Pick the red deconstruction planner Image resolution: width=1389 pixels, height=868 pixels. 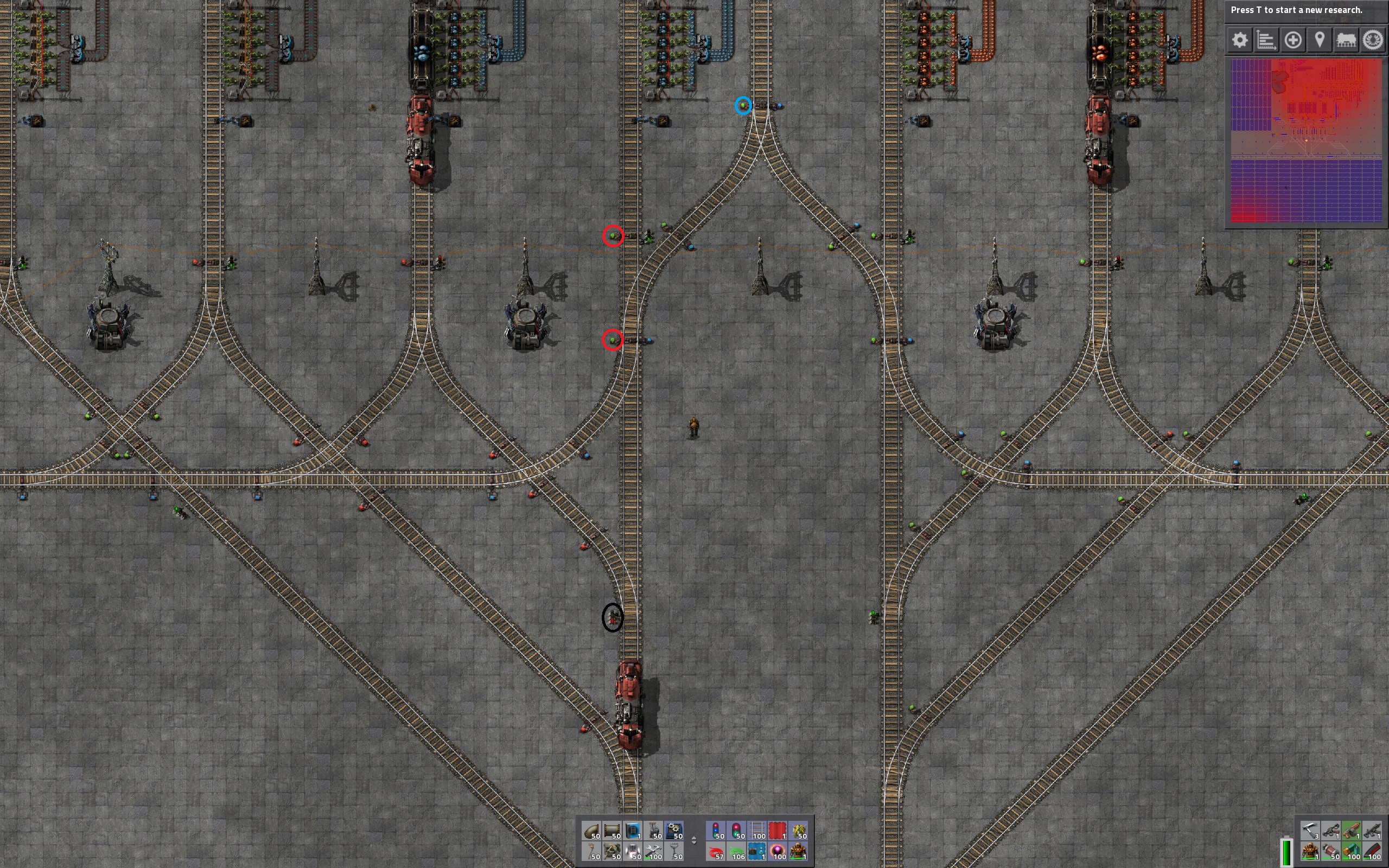click(778, 831)
